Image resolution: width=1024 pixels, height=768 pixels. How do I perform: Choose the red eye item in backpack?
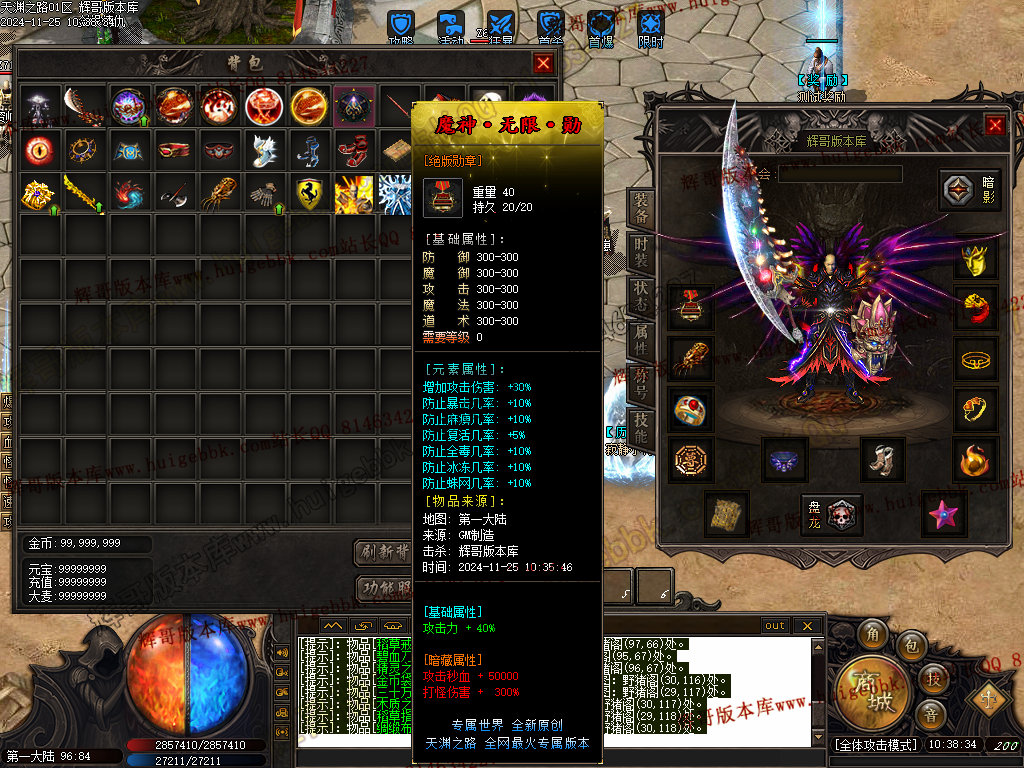pos(41,150)
